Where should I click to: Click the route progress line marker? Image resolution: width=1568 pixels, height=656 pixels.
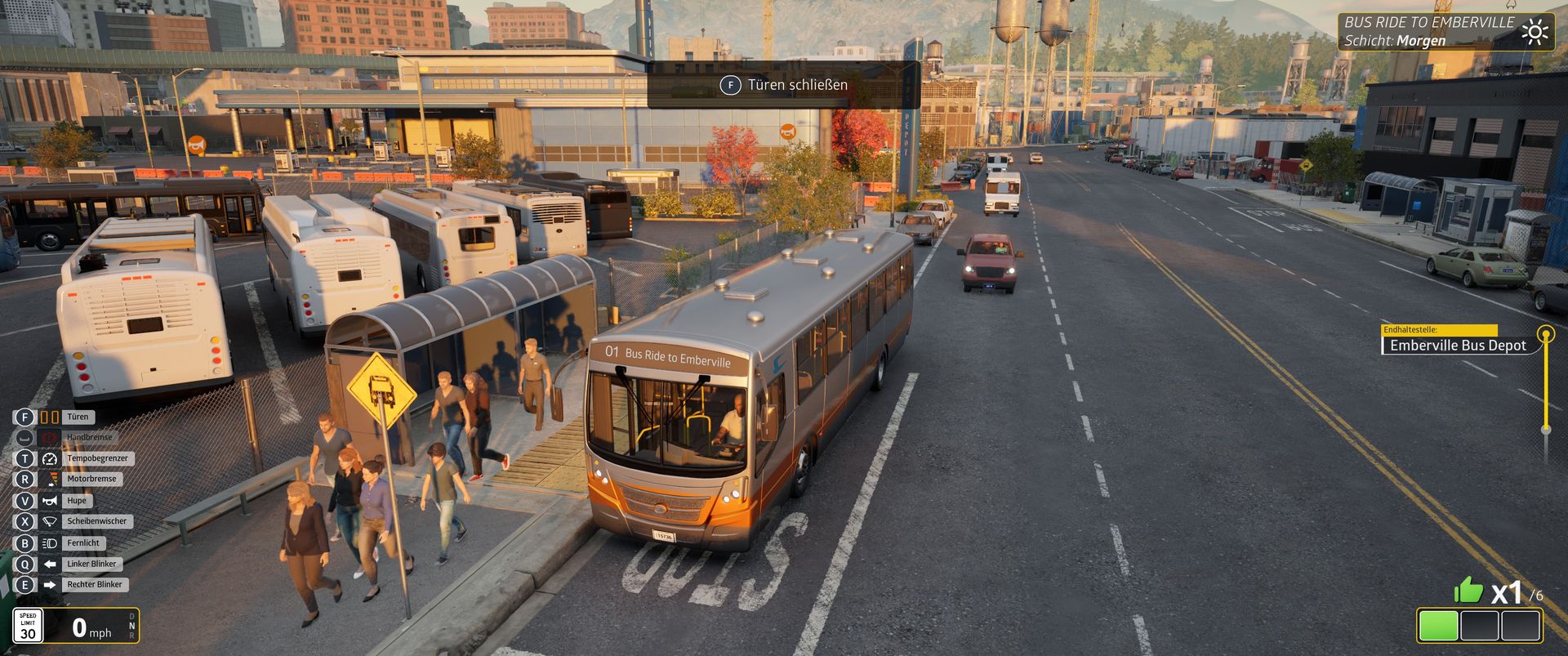[1545, 334]
